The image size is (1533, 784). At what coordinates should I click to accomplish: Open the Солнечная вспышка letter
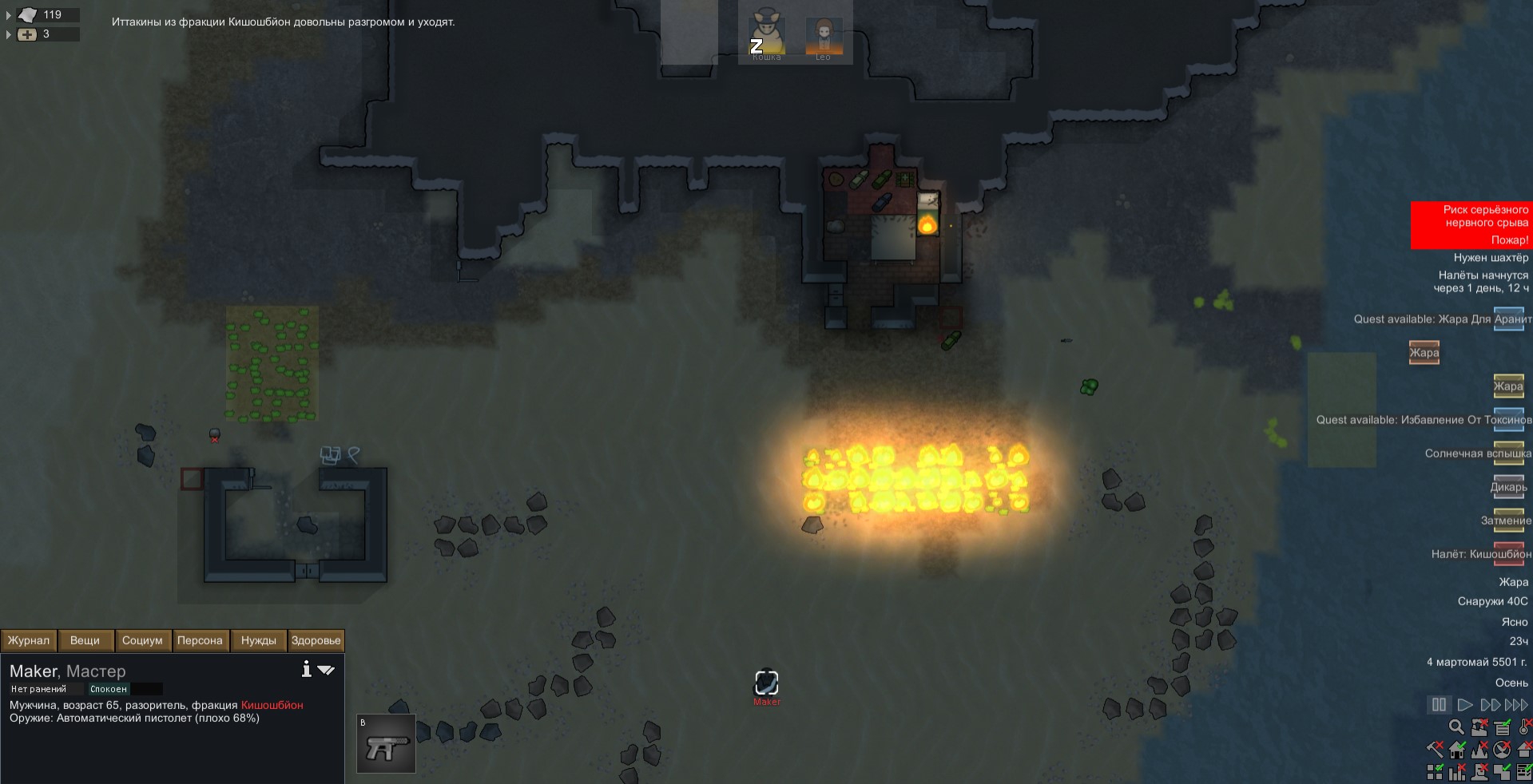1508,453
